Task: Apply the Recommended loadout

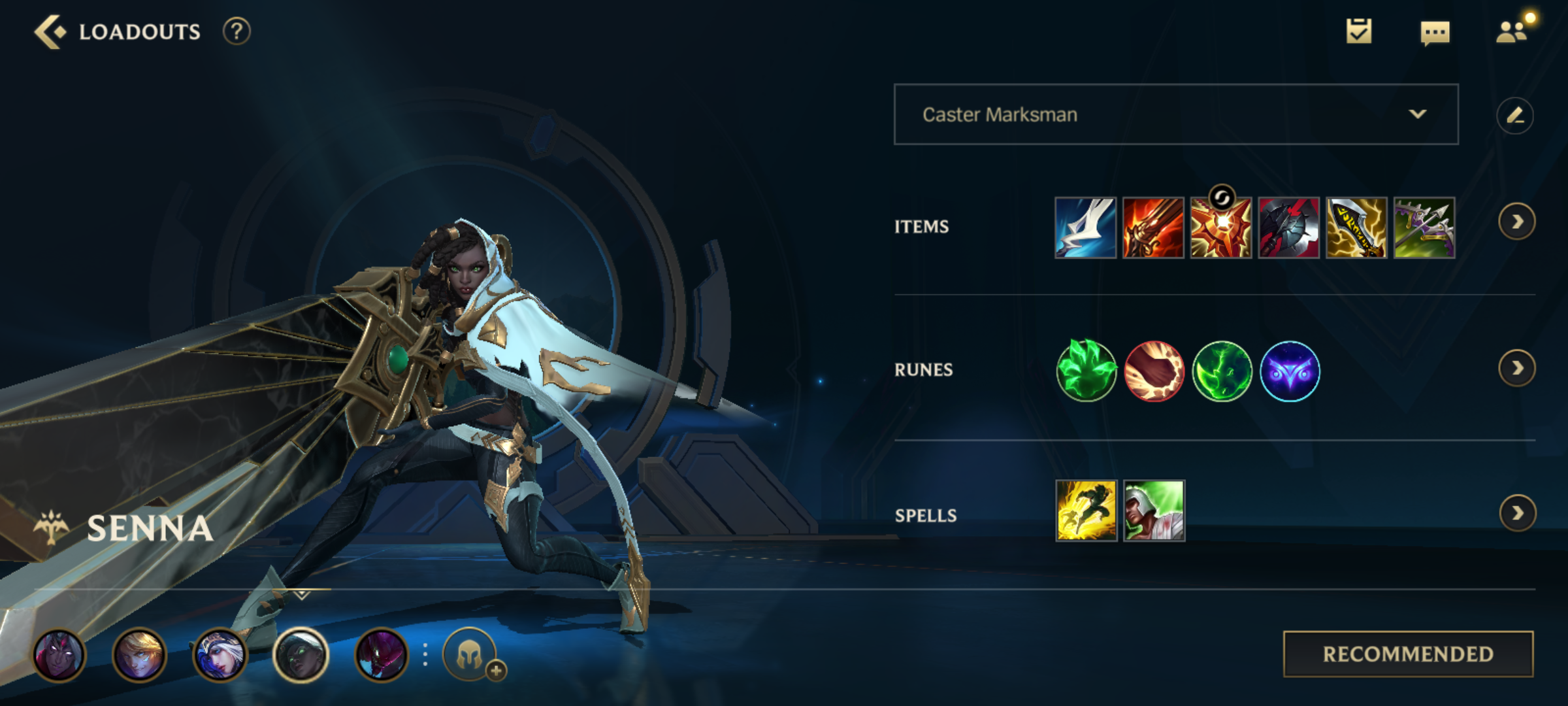Action: coord(1408,654)
